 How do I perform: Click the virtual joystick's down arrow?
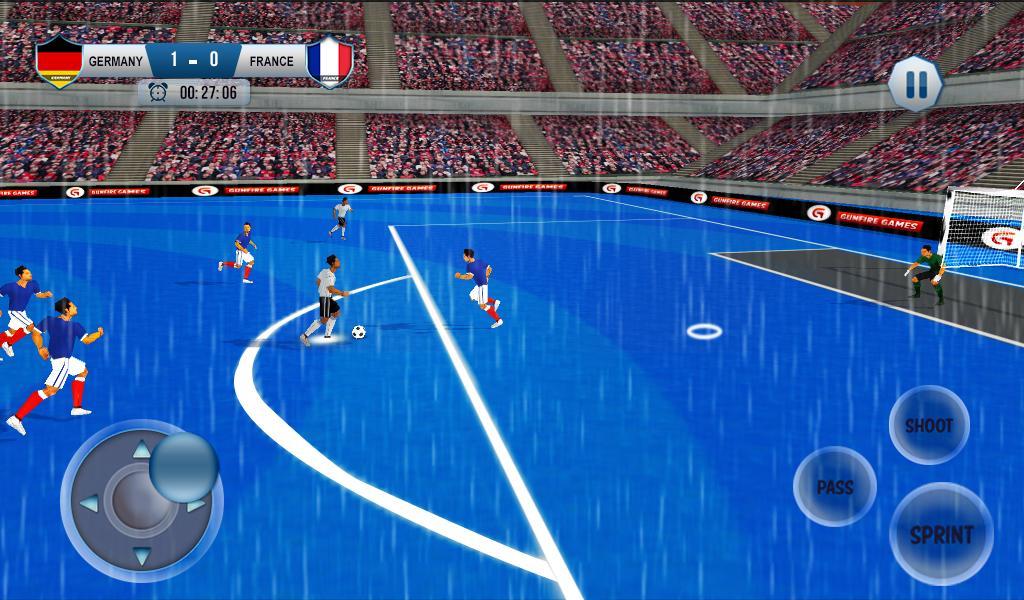coord(141,556)
